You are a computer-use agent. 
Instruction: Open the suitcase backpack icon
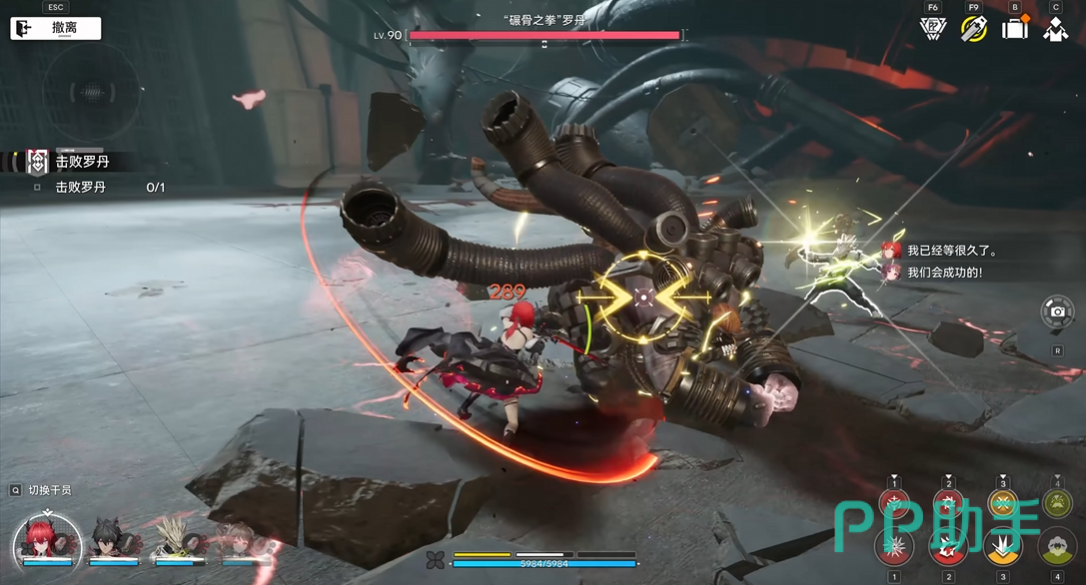1015,29
